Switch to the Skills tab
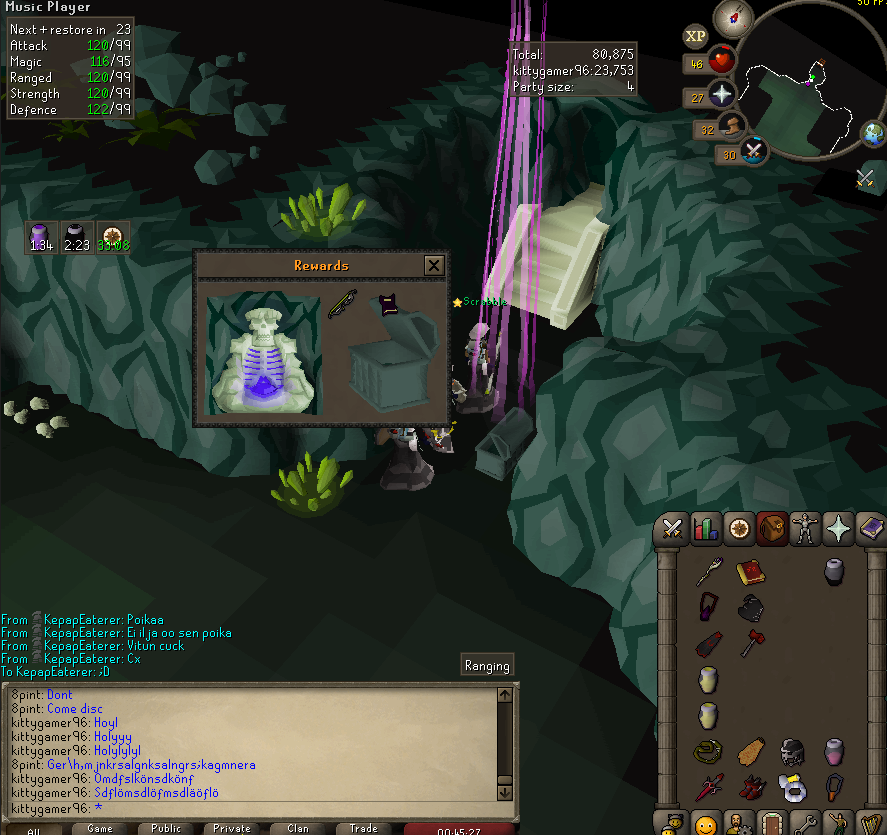 tap(706, 528)
